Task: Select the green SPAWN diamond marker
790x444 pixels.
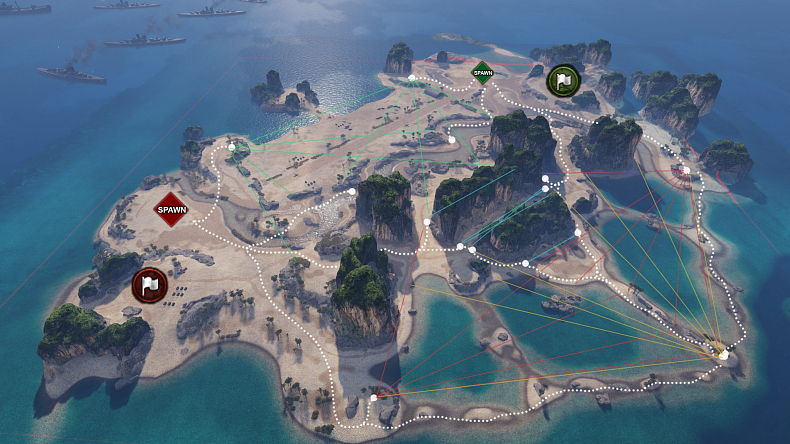Action: point(482,72)
